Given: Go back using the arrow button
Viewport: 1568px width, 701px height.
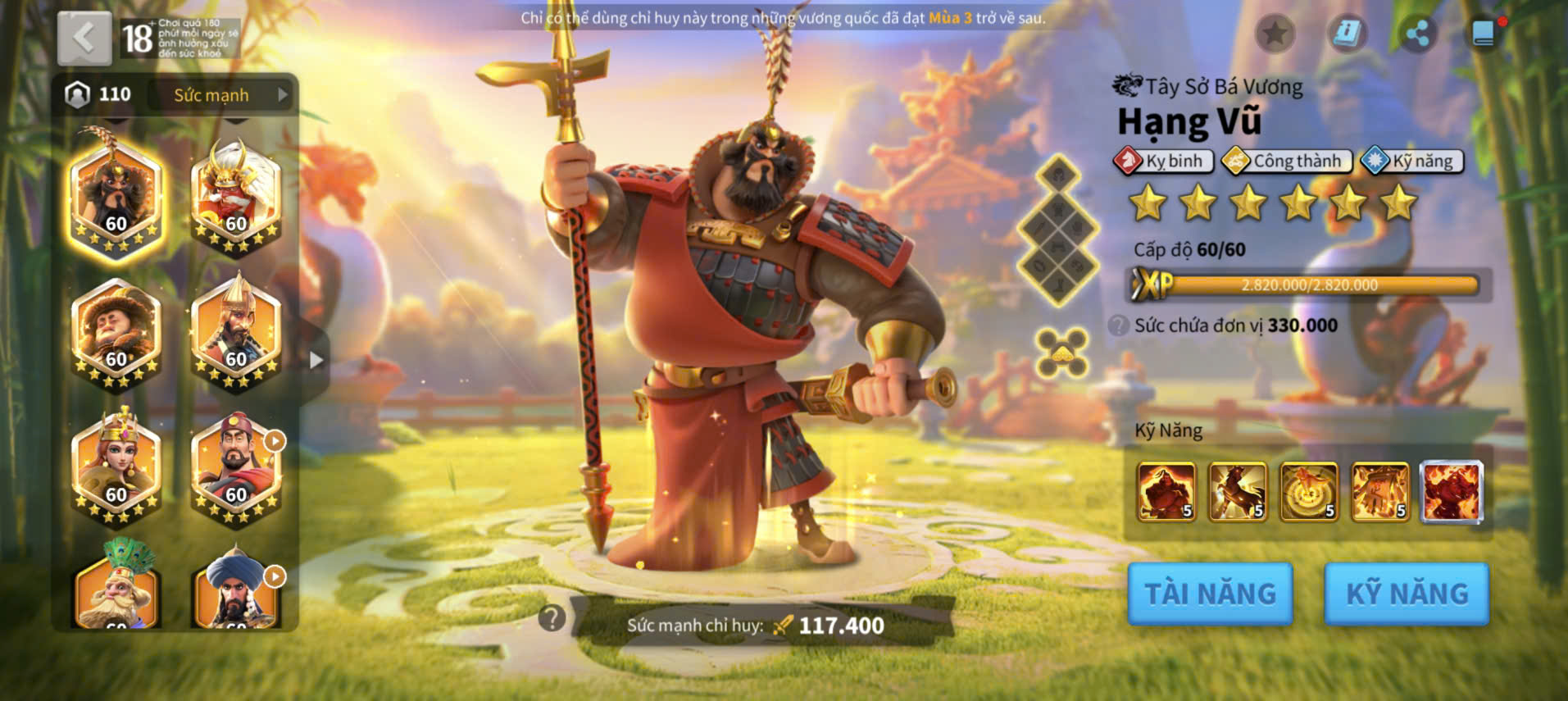Looking at the screenshot, I should [x=84, y=39].
